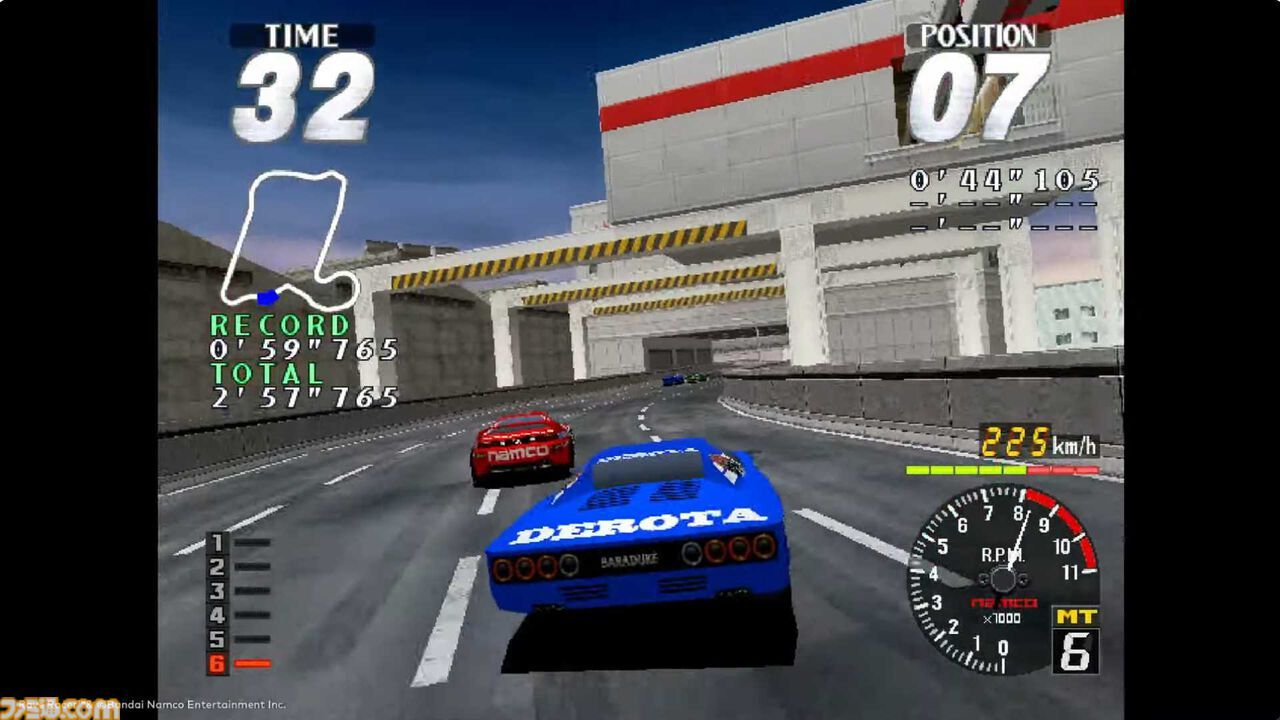Expand the TOTAL time 2'57"765 entry
The image size is (1280, 720).
(303, 397)
